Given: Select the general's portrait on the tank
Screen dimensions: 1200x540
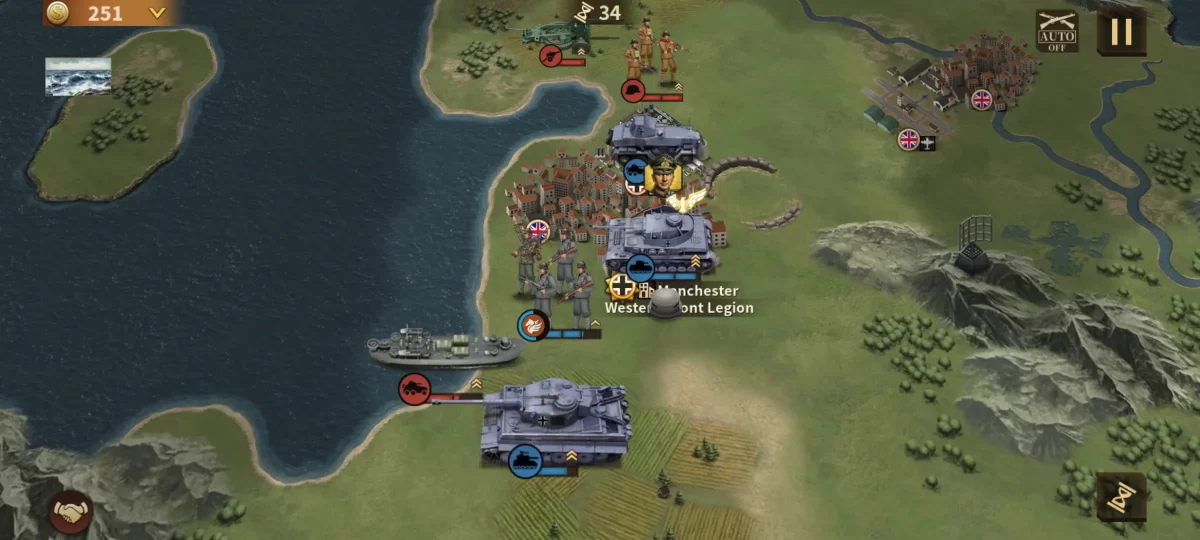Looking at the screenshot, I should (x=662, y=178).
